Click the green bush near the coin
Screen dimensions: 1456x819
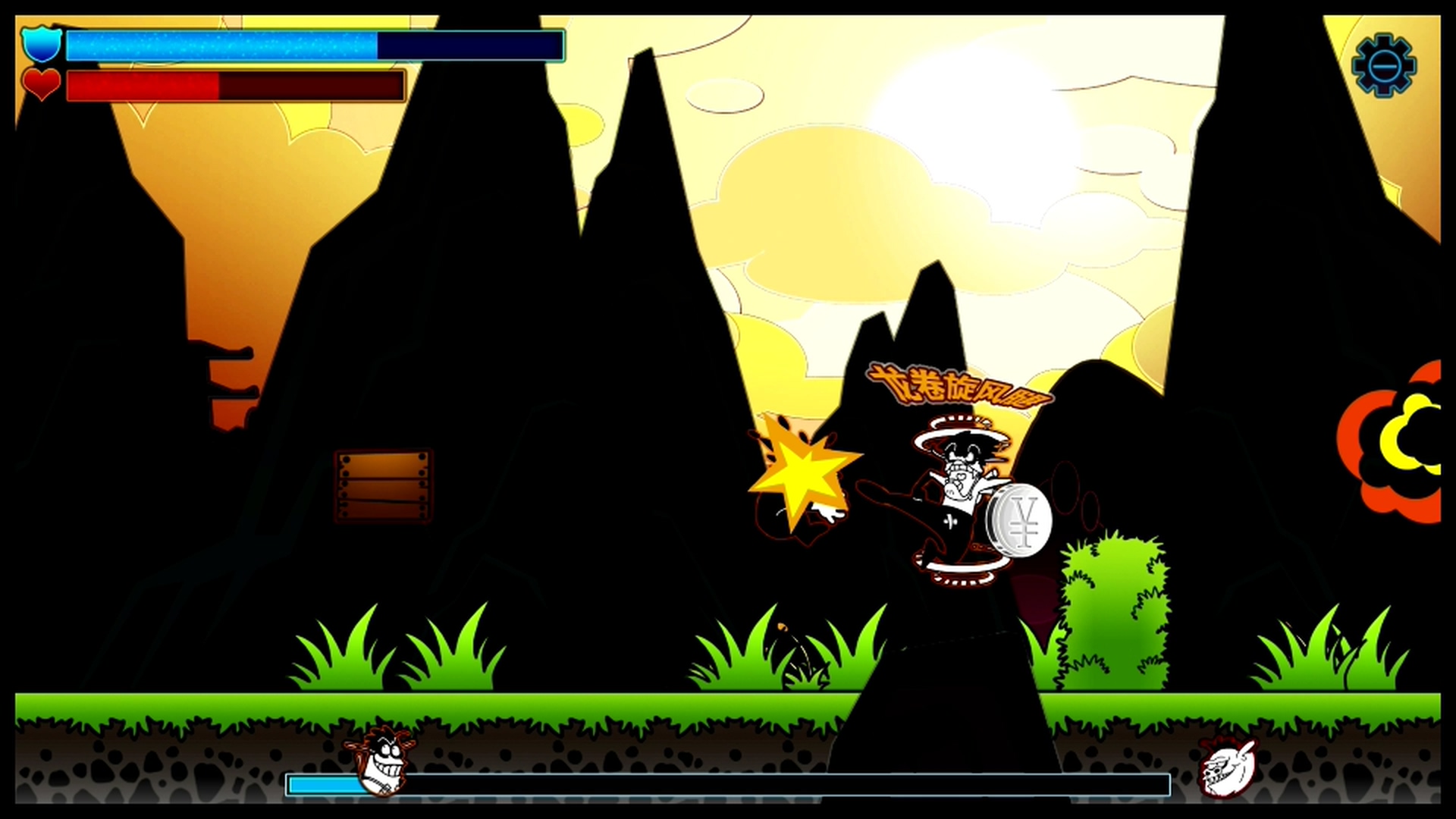1113,607
